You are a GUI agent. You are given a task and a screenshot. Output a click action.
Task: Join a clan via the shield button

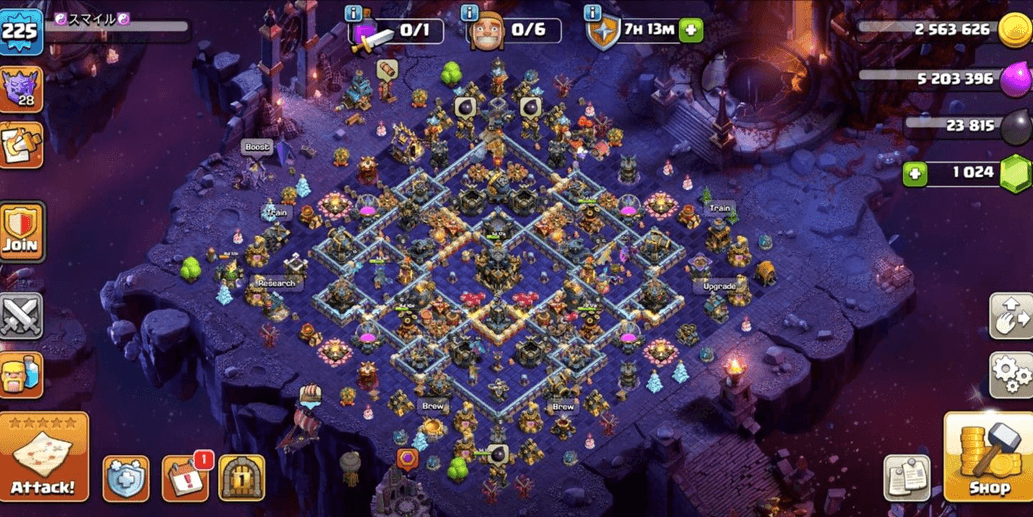[x=21, y=231]
